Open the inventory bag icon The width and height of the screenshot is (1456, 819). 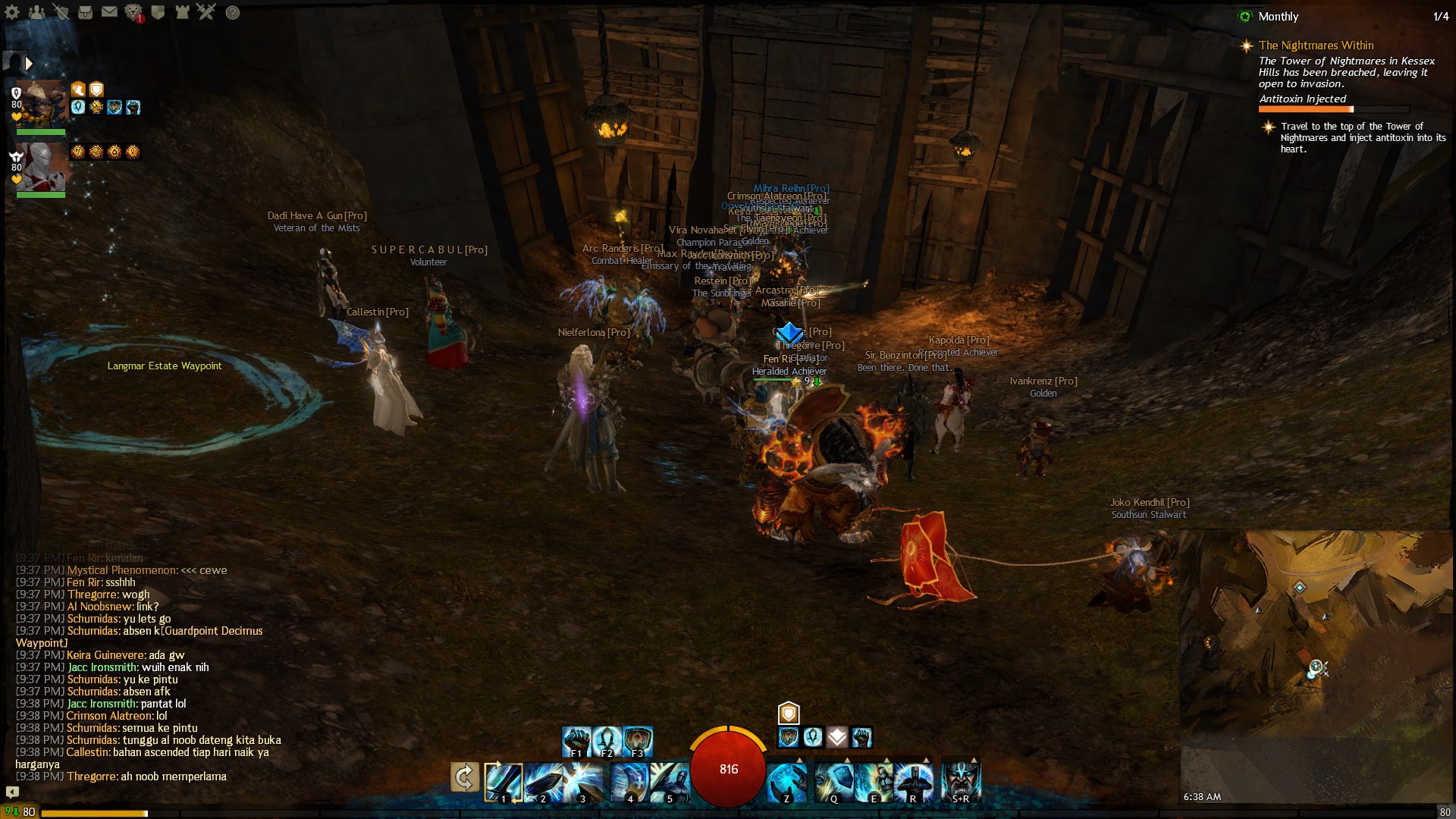click(x=85, y=12)
